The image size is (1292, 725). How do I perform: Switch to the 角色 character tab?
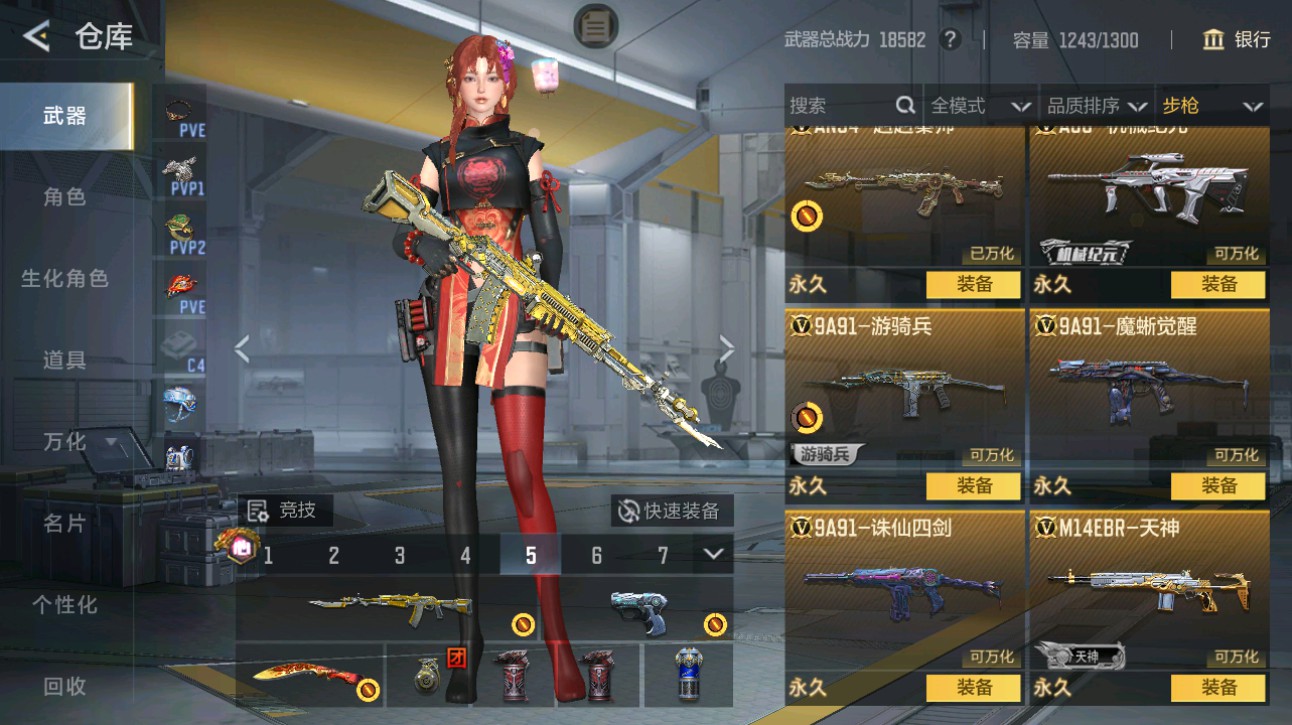(x=65, y=197)
